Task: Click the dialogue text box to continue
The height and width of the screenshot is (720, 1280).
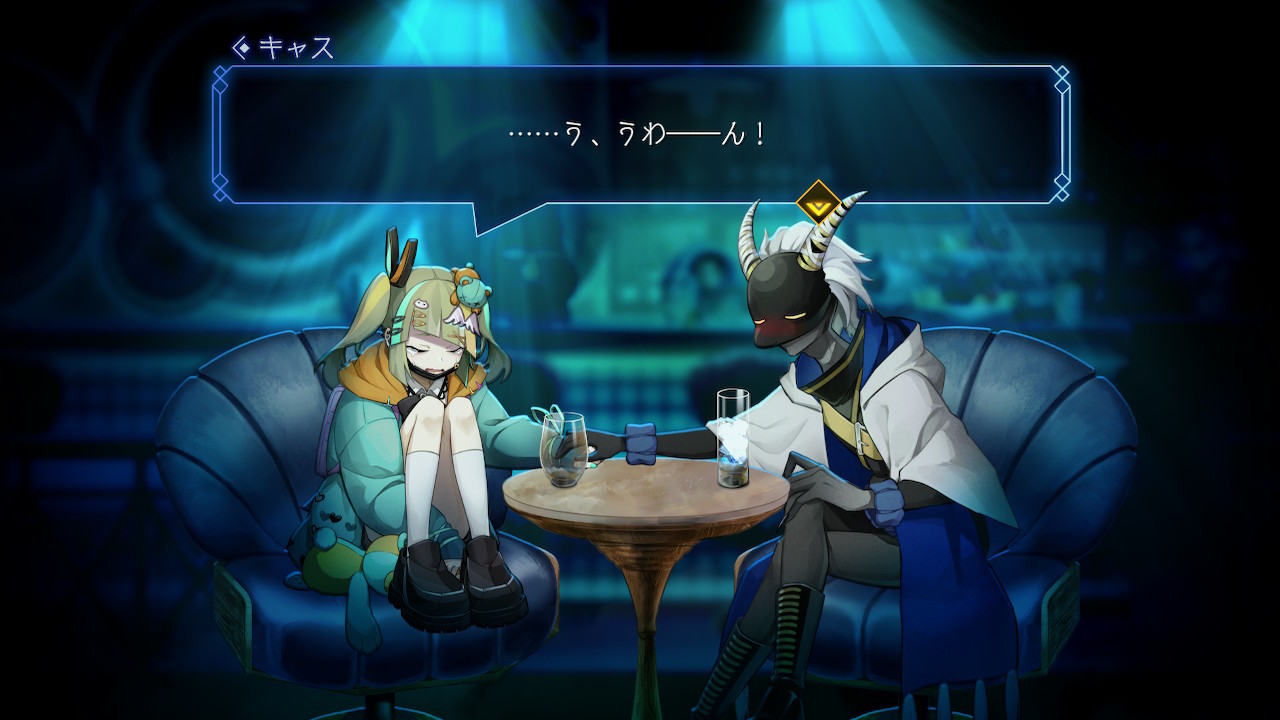Action: pyautogui.click(x=640, y=135)
